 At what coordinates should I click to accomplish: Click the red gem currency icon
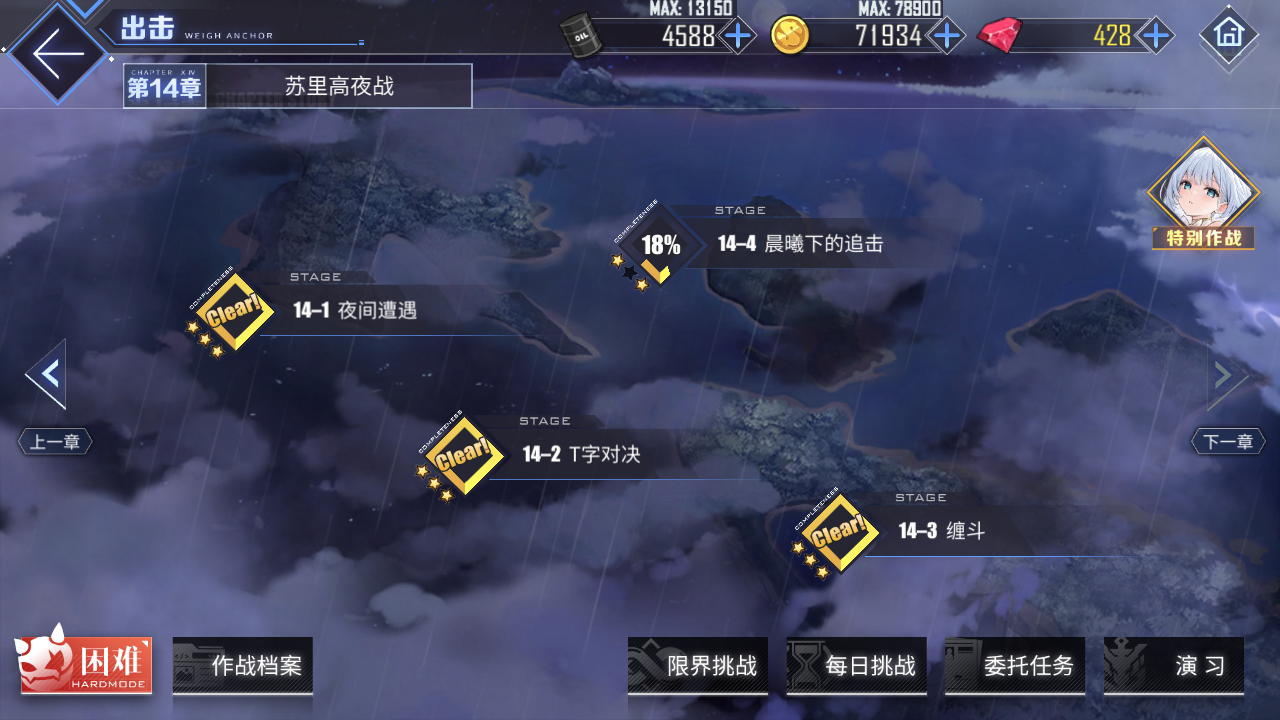click(1000, 32)
